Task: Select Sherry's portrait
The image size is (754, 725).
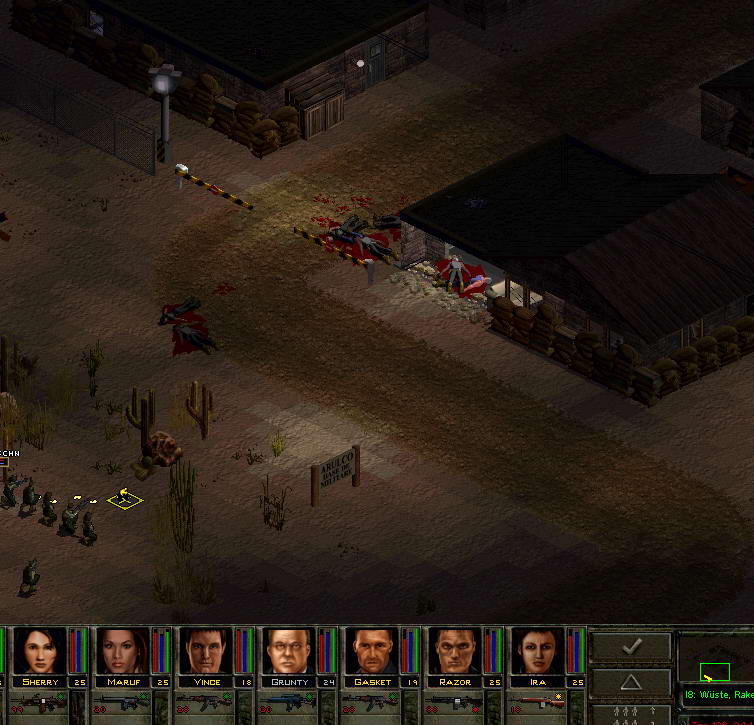Action: [x=37, y=651]
